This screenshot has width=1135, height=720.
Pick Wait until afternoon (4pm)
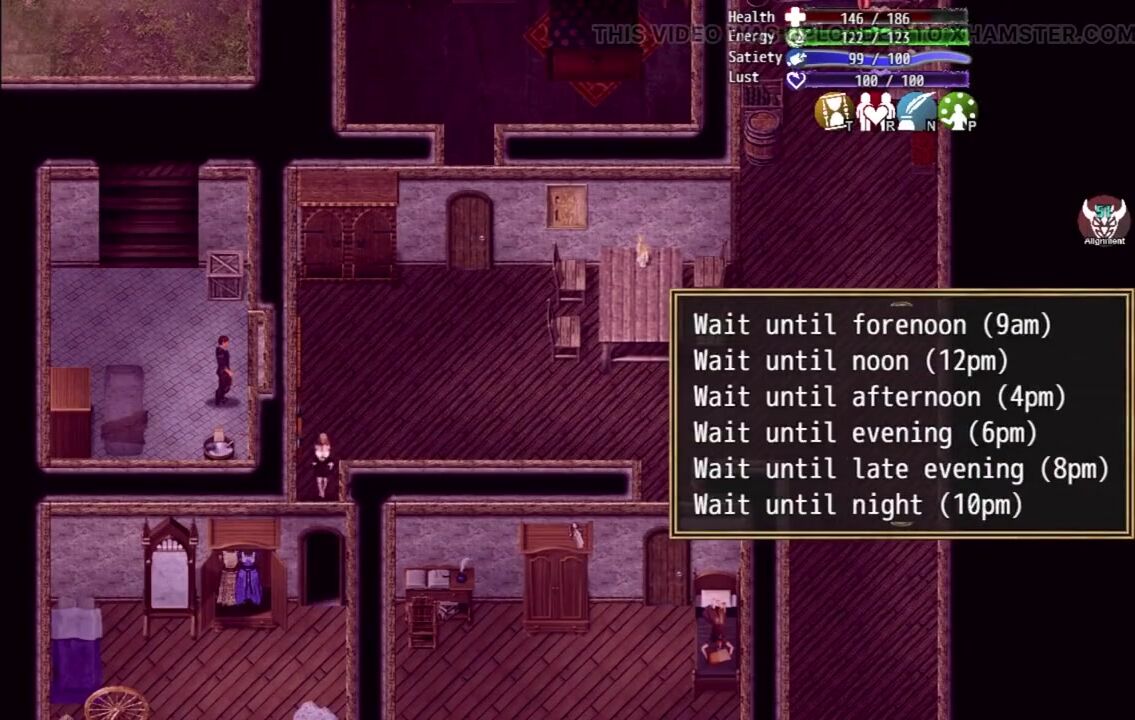879,397
